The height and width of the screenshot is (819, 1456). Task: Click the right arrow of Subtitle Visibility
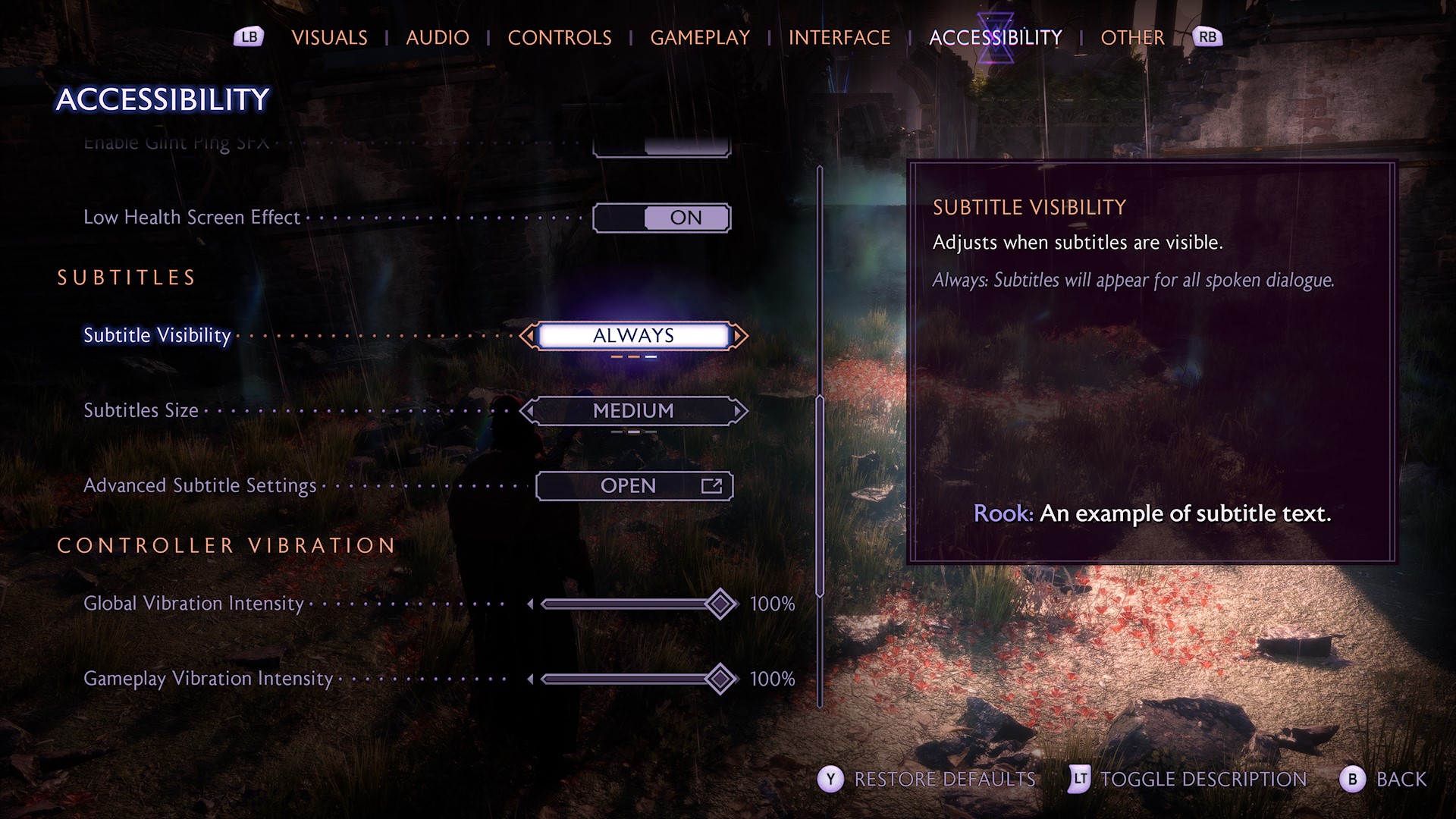coord(739,335)
